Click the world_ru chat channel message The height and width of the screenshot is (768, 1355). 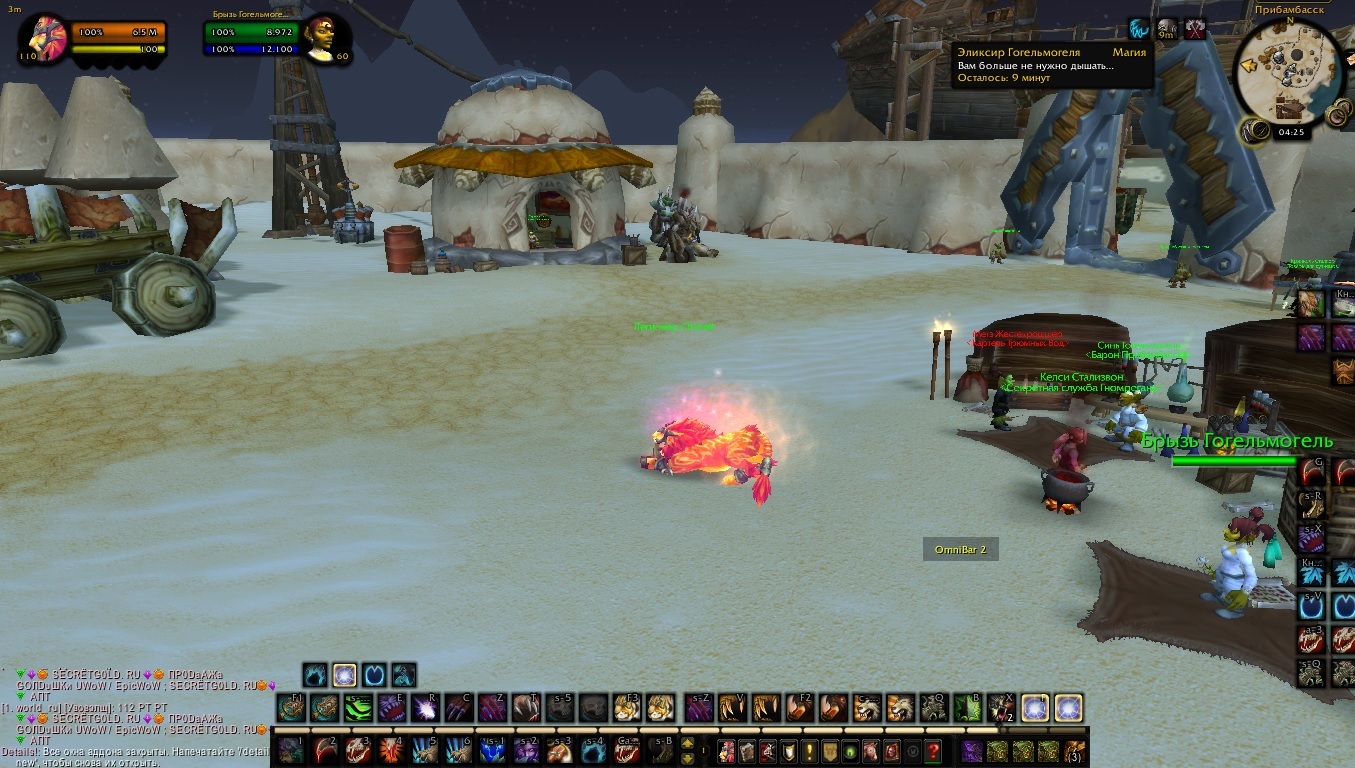point(88,708)
